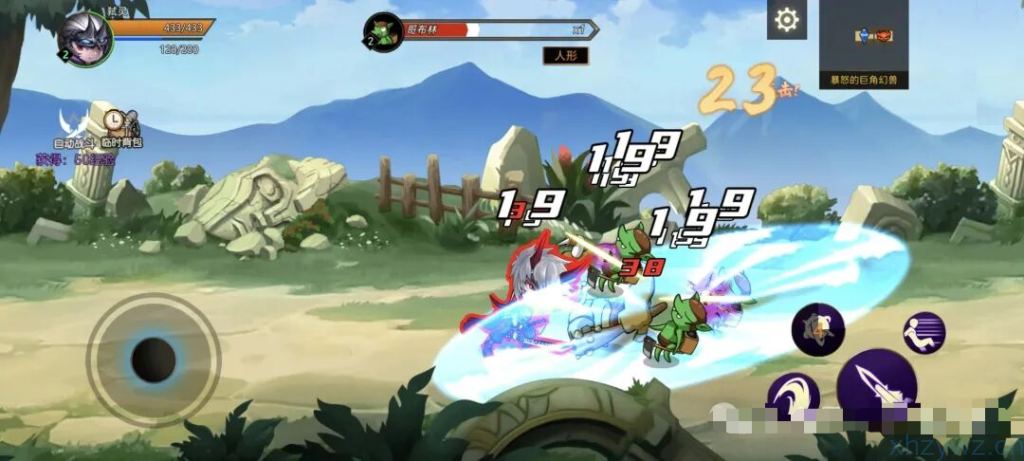
Task: Toggle the 自动战斗 auto-battle icon
Action: (x=70, y=123)
